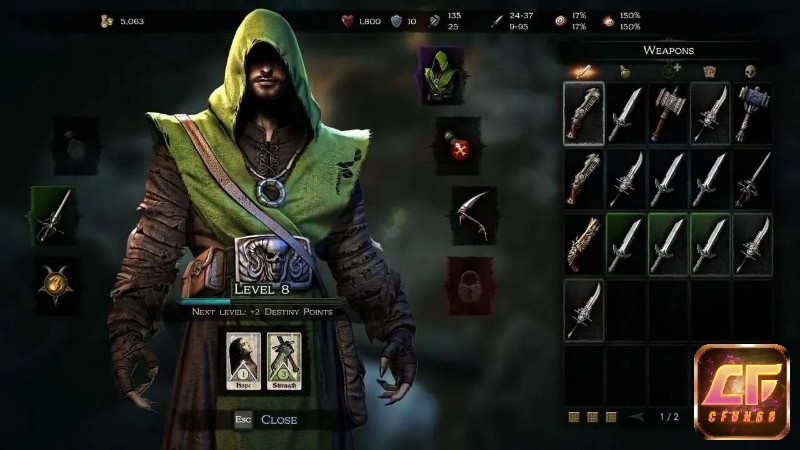
Task: Switch to the skull category tab
Action: tap(750, 72)
